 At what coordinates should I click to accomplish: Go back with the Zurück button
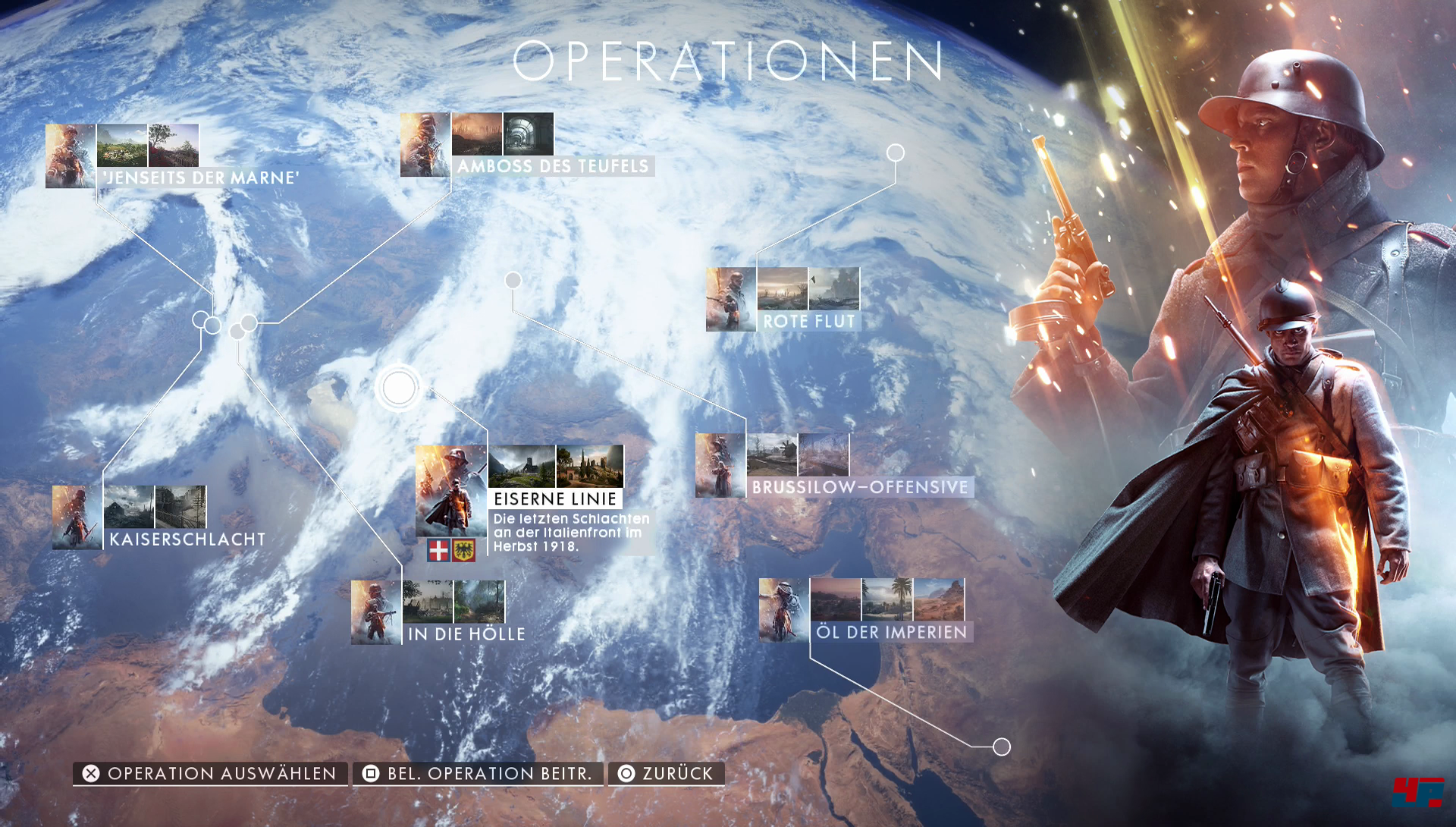(x=667, y=773)
